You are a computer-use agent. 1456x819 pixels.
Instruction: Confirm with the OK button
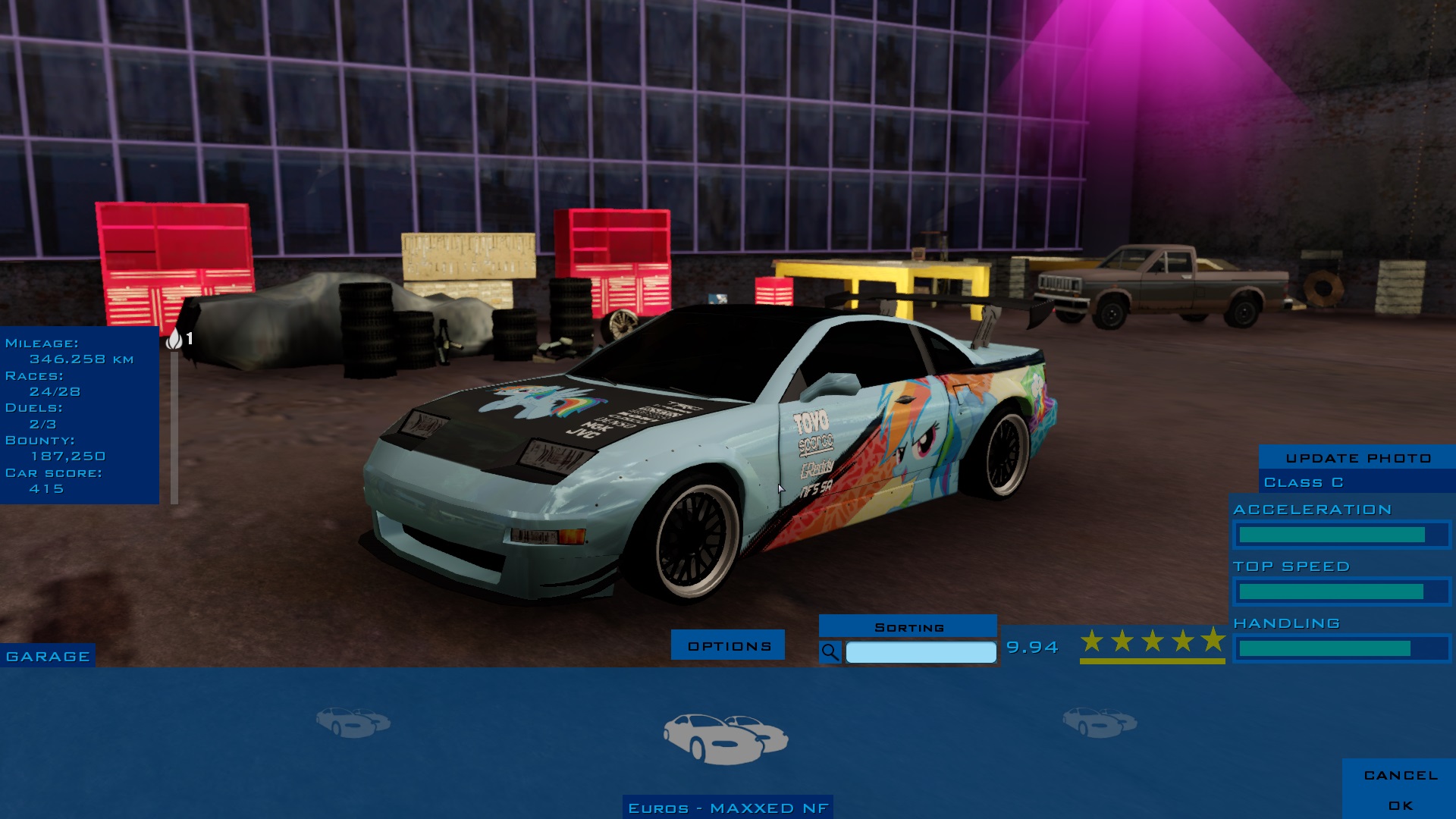pos(1400,805)
